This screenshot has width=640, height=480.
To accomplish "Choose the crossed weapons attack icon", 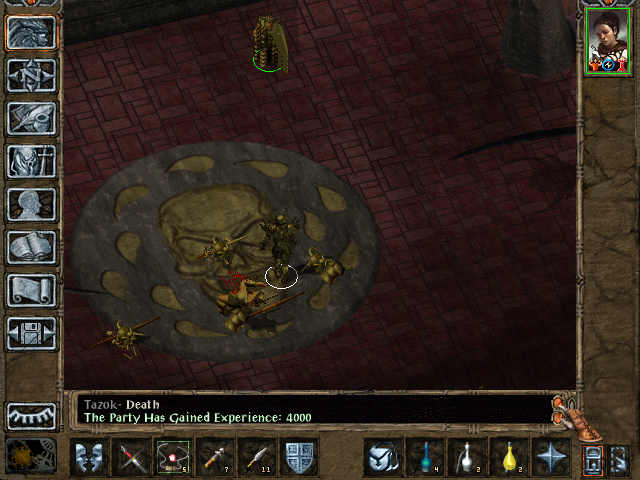I will [131, 457].
